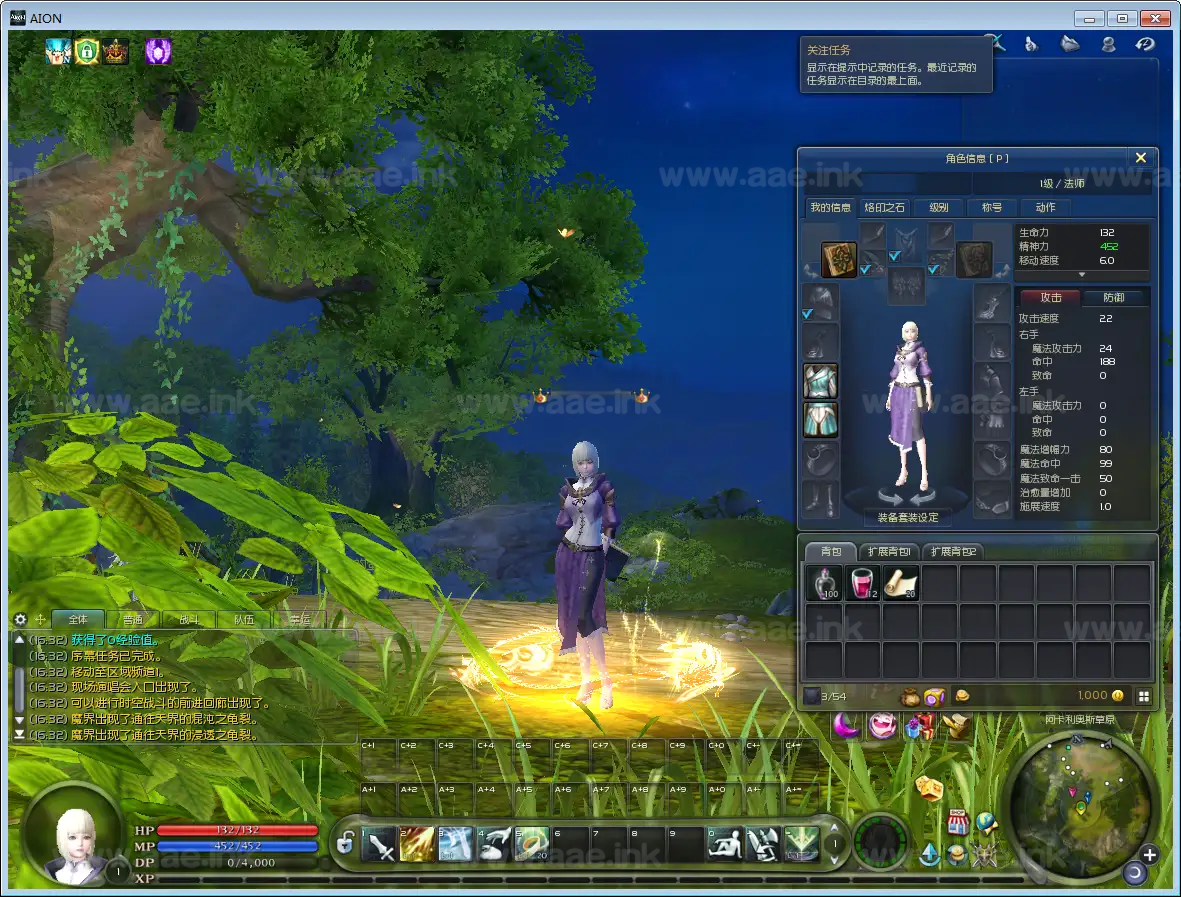Close the character info window
The image size is (1181, 897).
click(x=1140, y=158)
